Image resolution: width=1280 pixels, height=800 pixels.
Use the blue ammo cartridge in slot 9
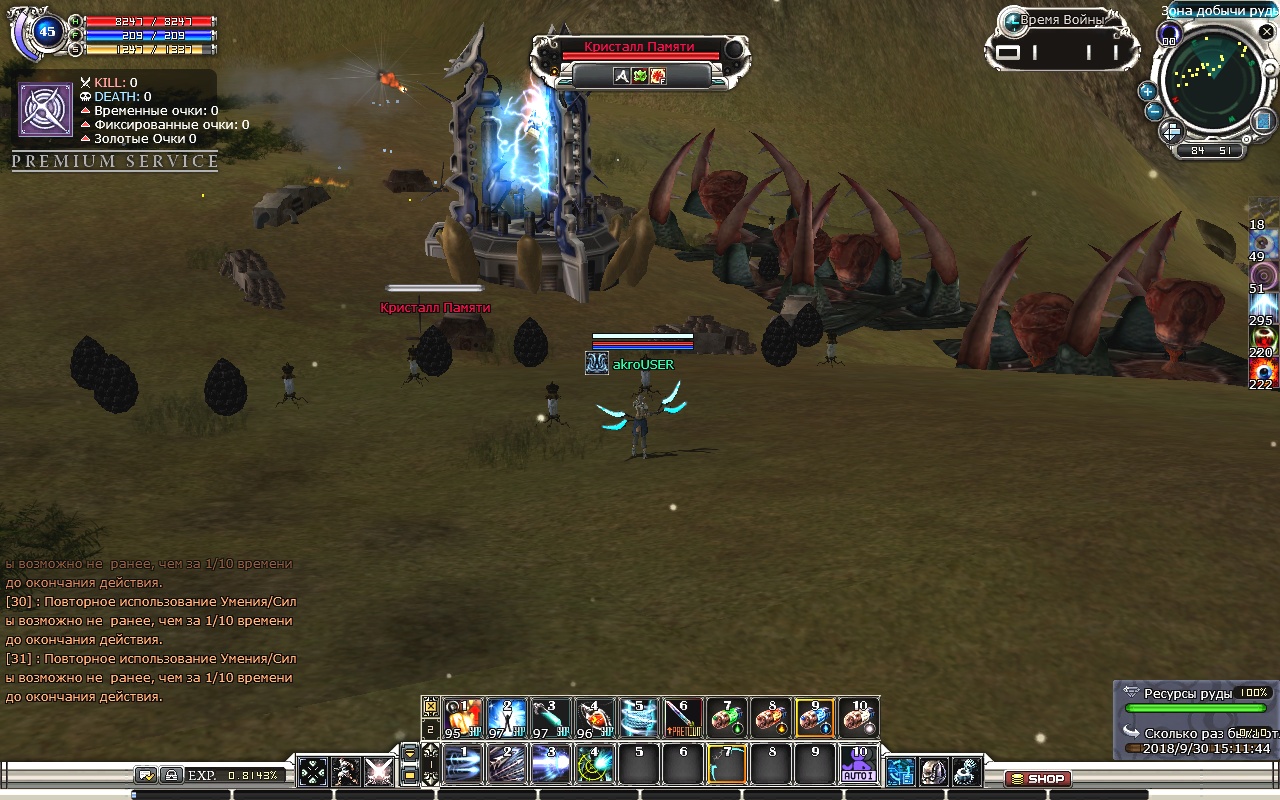point(815,717)
